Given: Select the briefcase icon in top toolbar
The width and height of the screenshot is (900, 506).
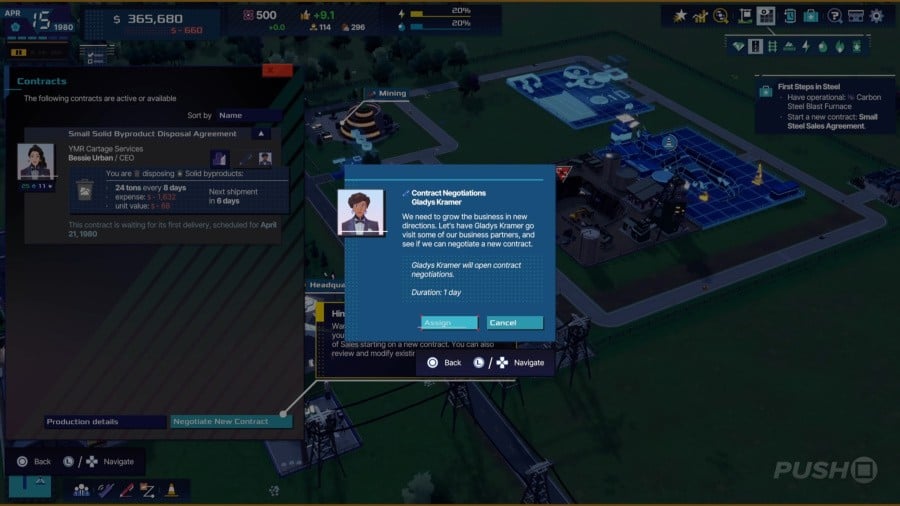Looking at the screenshot, I should (811, 16).
